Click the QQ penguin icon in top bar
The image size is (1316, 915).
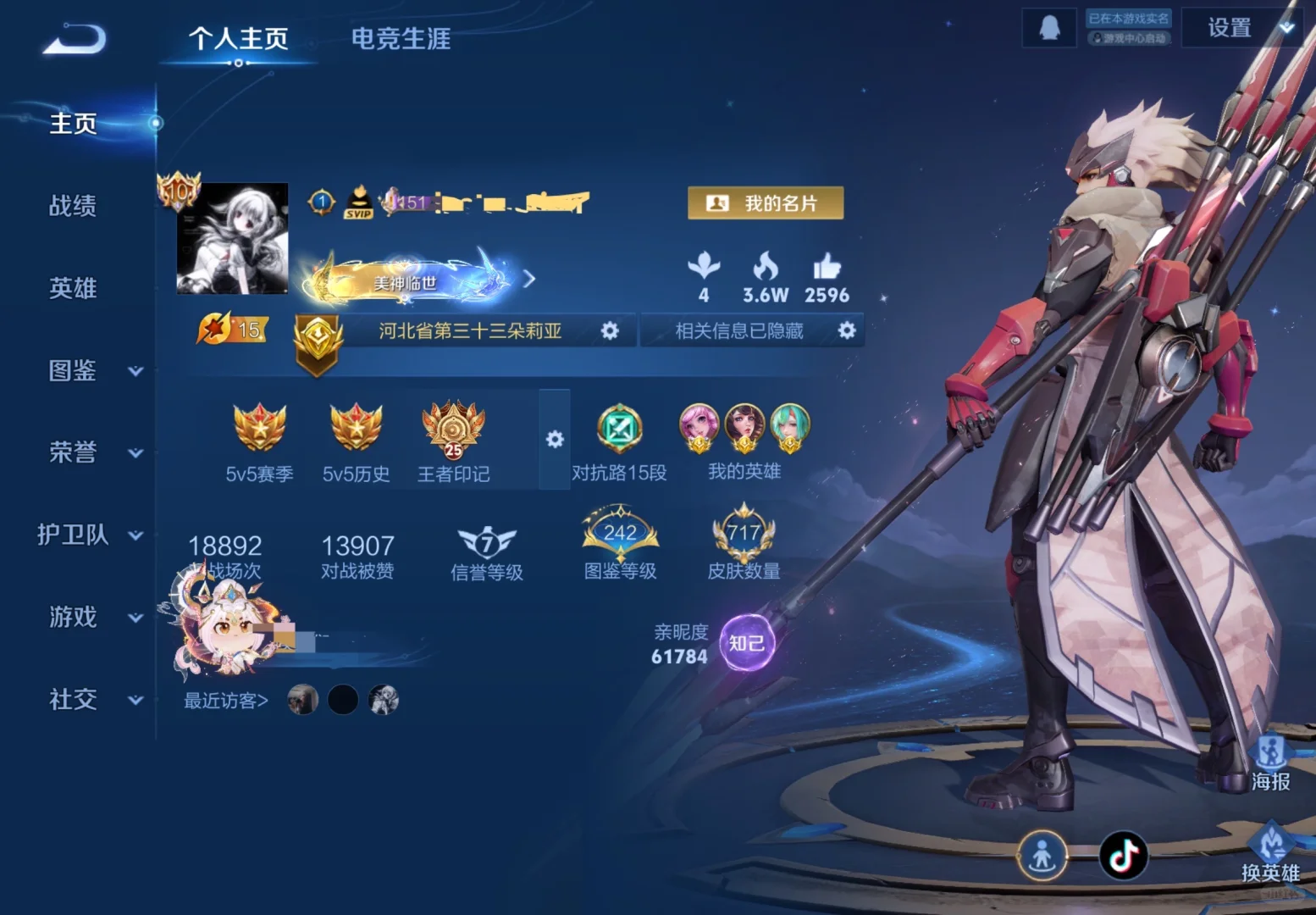pos(1048,26)
